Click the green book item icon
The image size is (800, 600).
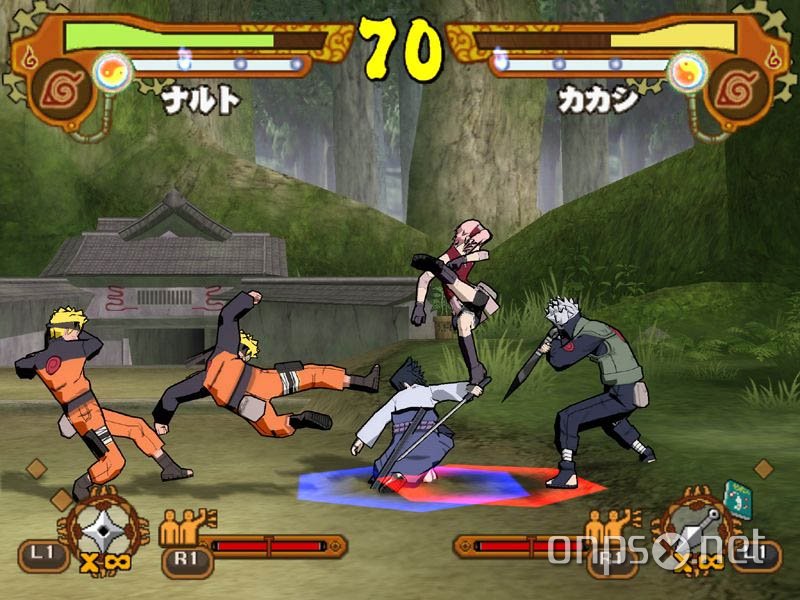tap(737, 500)
